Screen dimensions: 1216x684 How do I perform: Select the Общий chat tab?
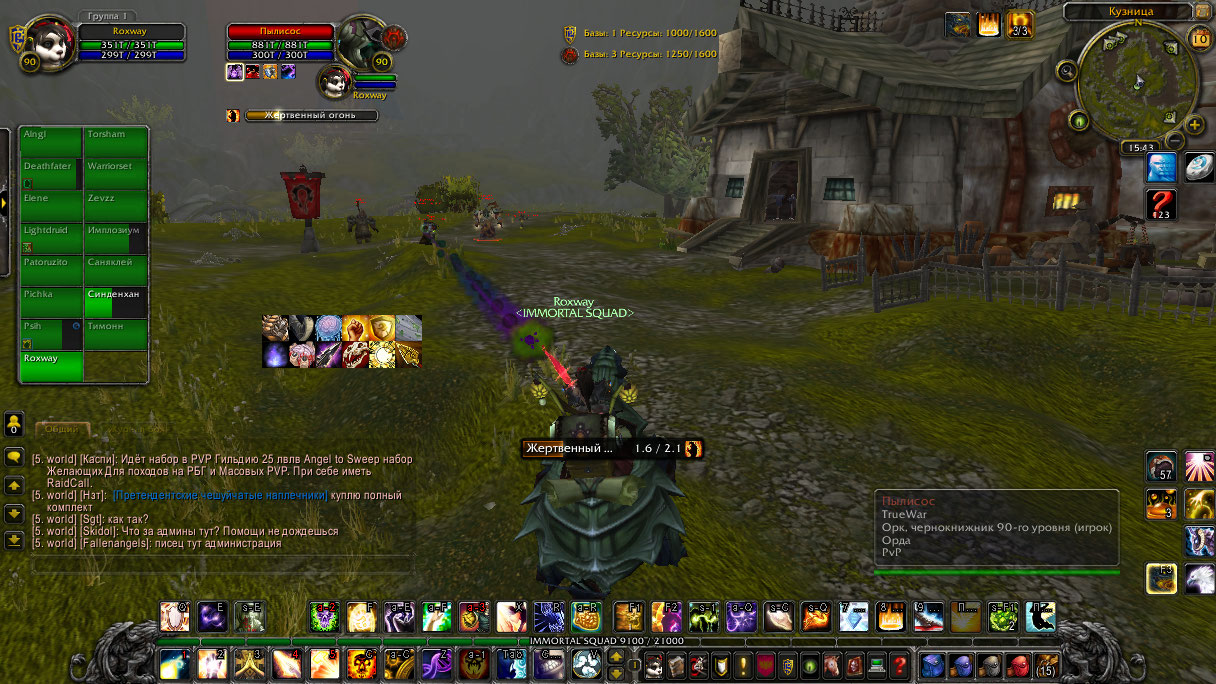pyautogui.click(x=62, y=429)
